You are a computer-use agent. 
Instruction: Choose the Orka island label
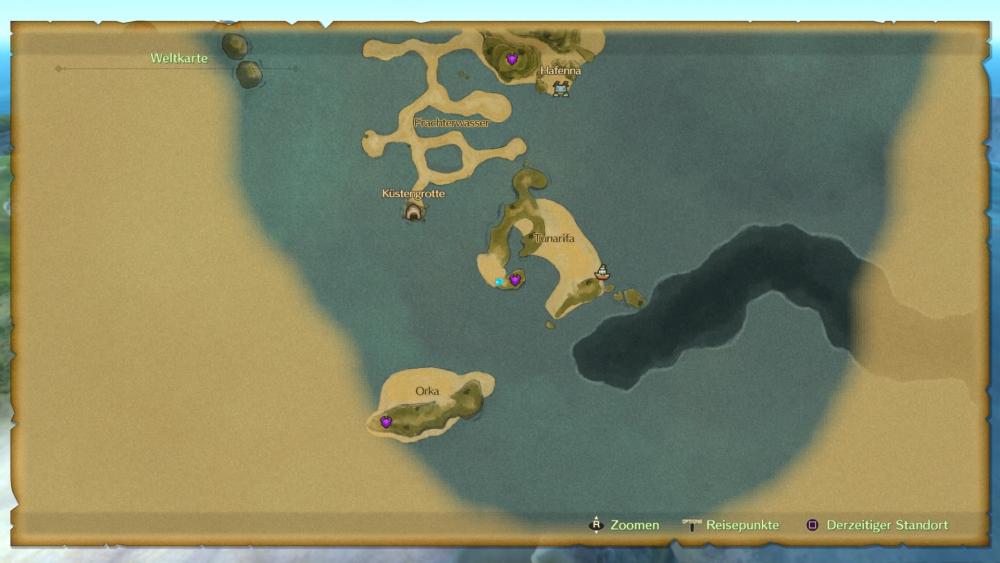tap(427, 391)
